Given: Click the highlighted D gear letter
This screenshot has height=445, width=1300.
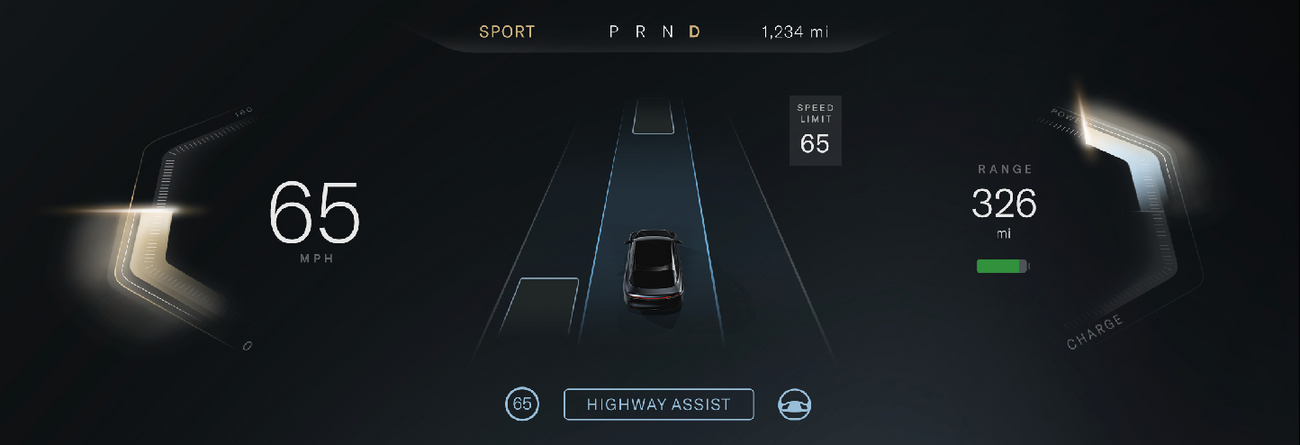Looking at the screenshot, I should tap(694, 32).
